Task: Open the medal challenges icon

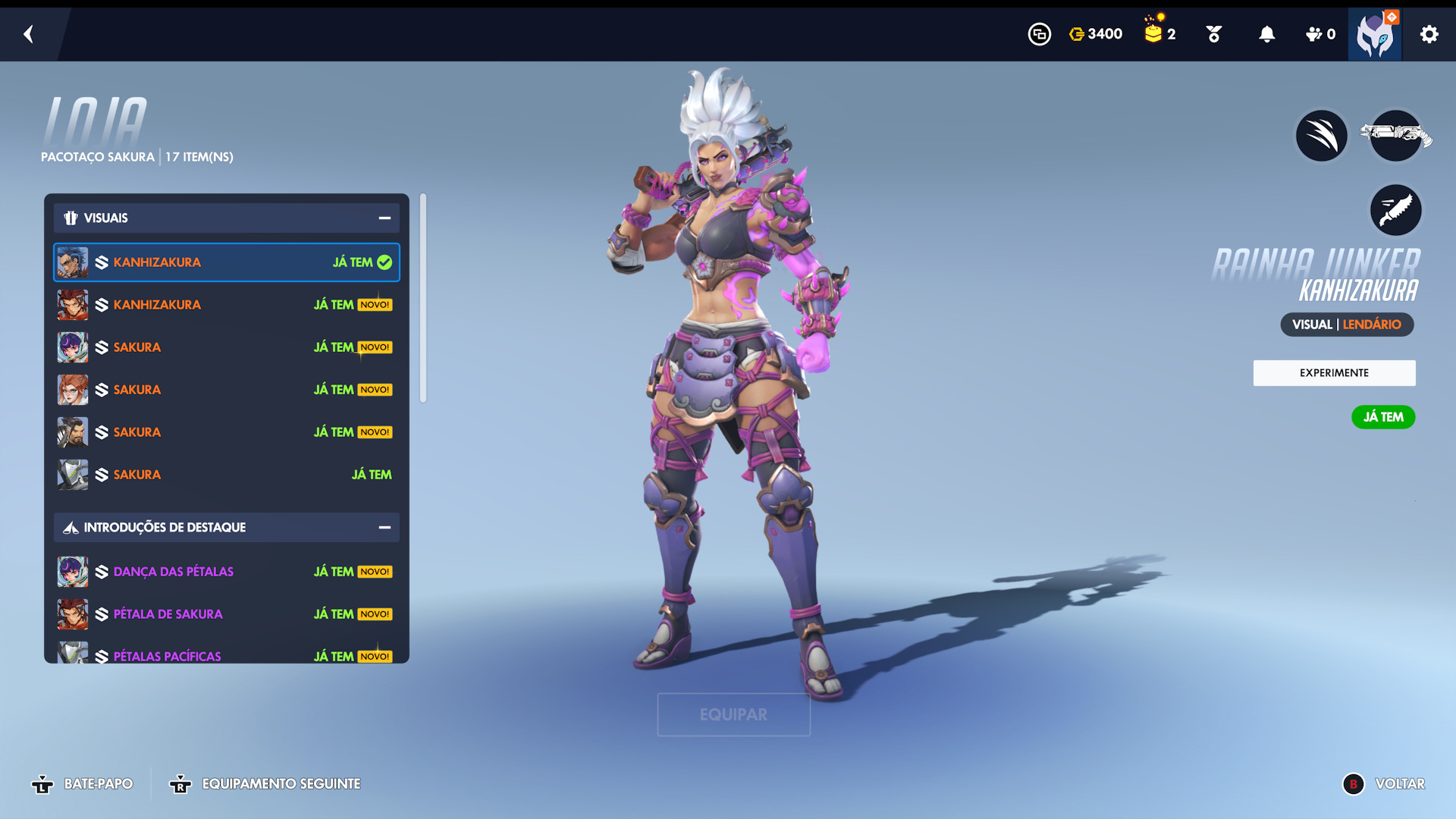Action: pyautogui.click(x=1213, y=34)
